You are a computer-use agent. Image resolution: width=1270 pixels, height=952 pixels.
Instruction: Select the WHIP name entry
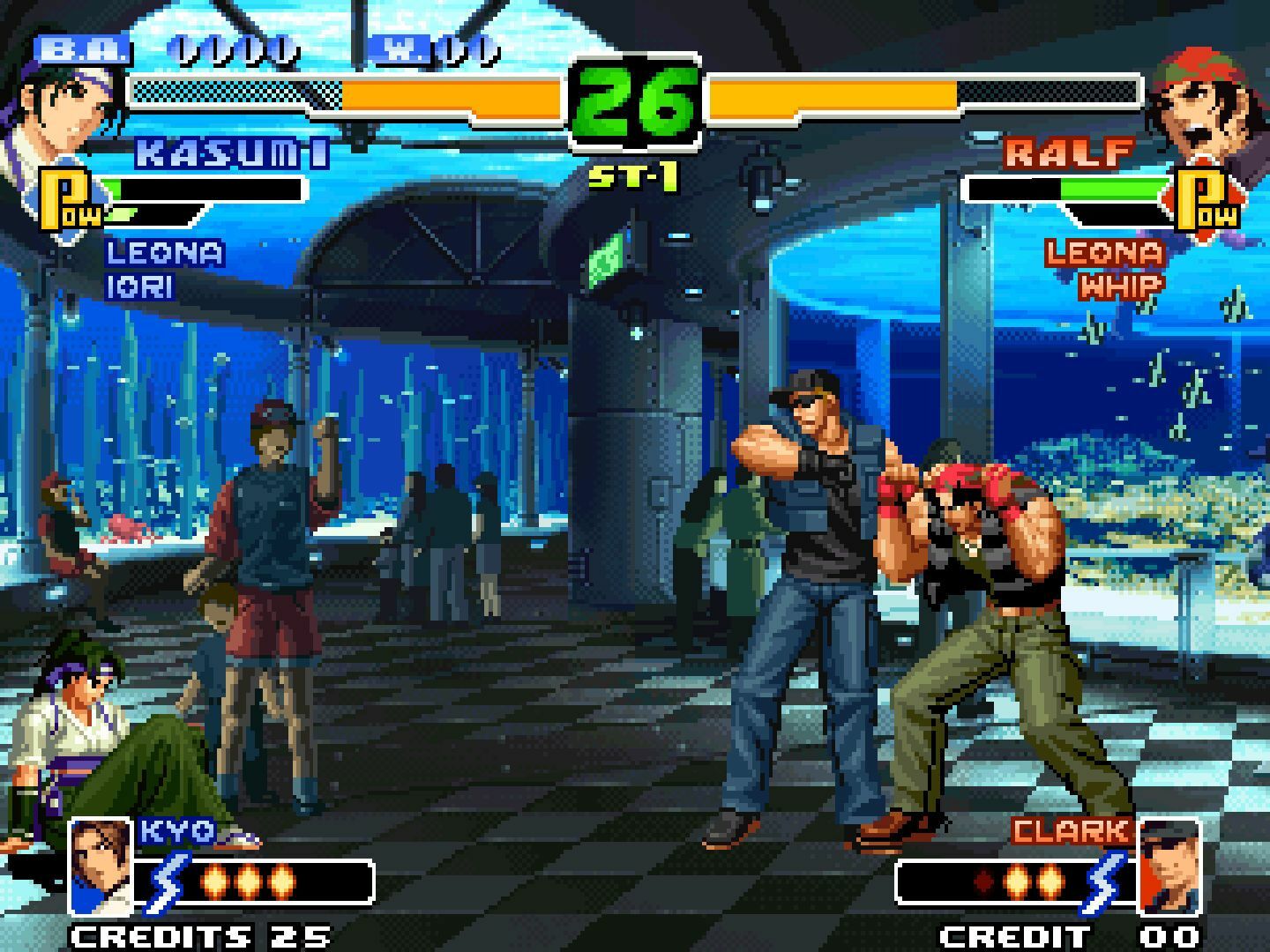point(1120,285)
